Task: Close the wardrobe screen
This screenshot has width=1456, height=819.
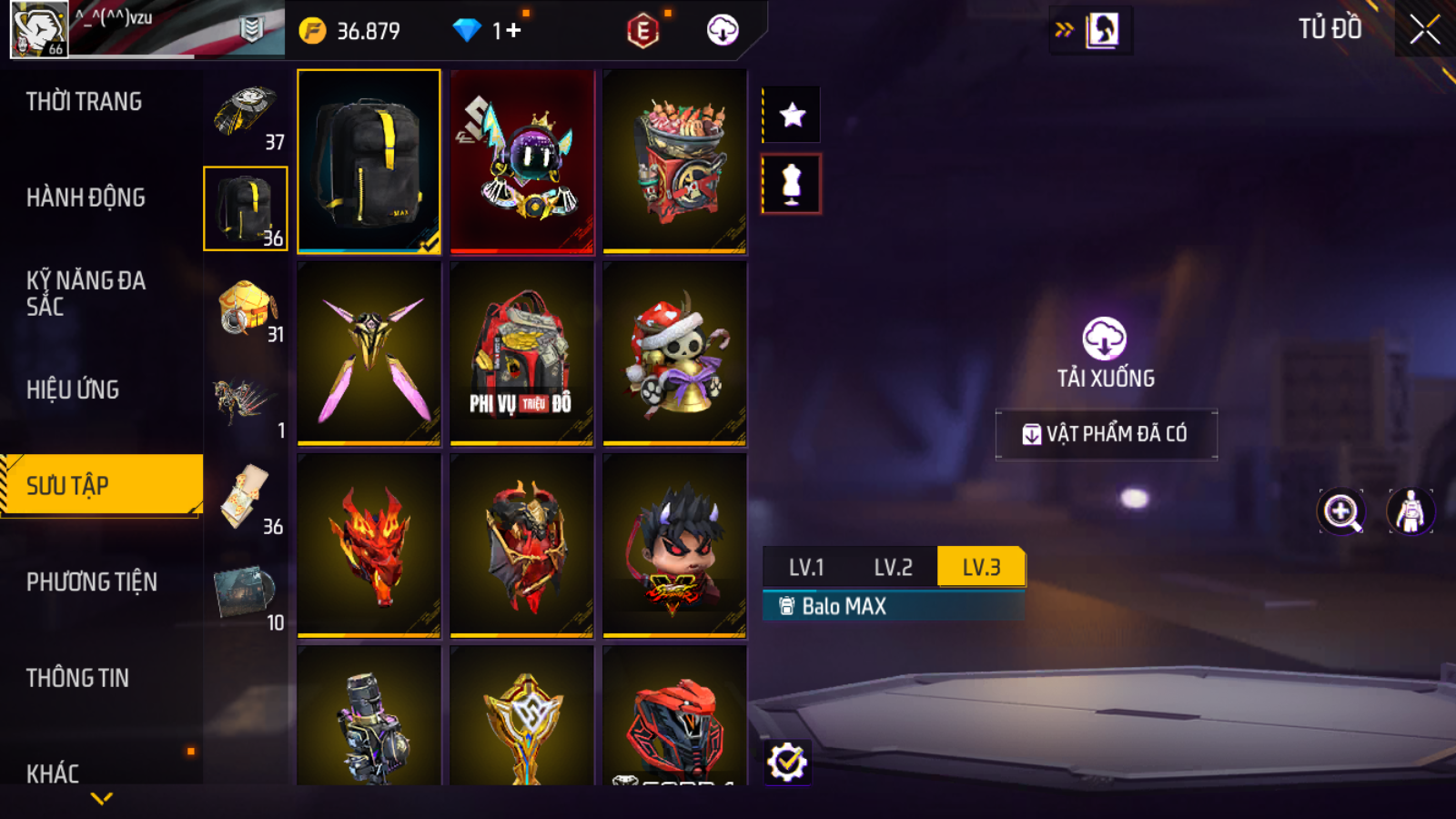Action: coord(1424,30)
